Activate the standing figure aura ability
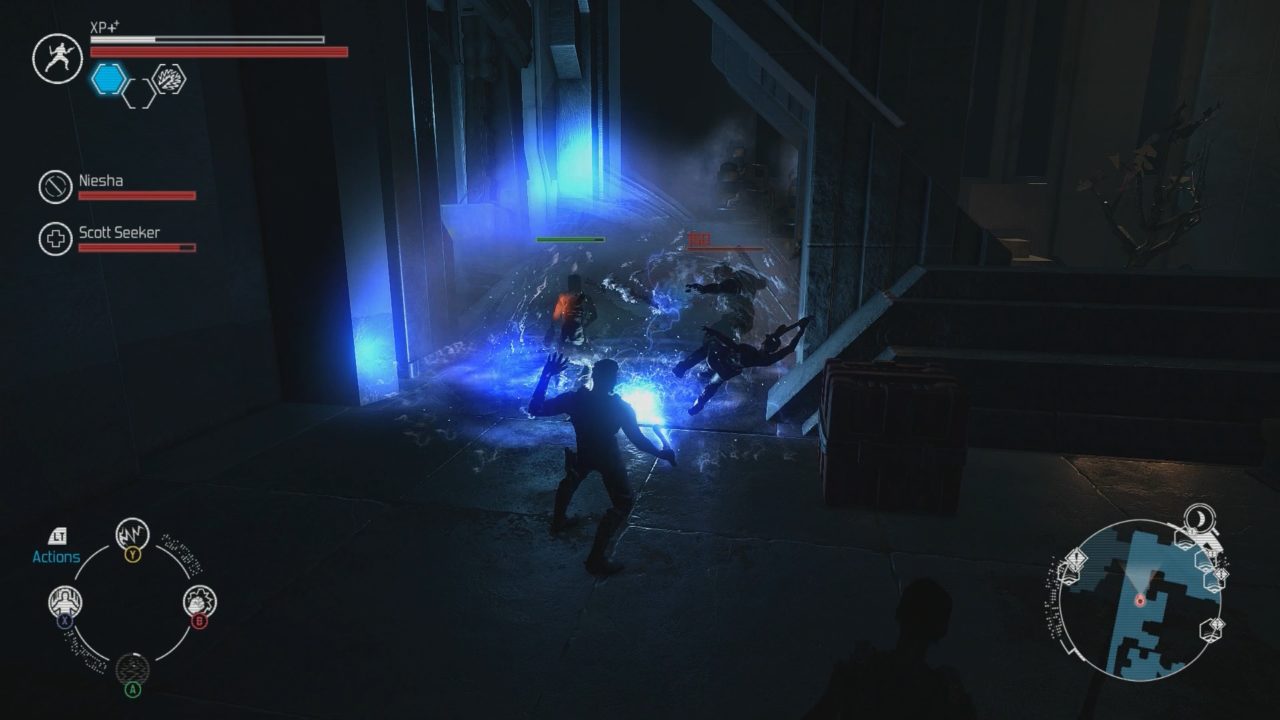Viewport: 1280px width, 720px height. pyautogui.click(x=66, y=602)
